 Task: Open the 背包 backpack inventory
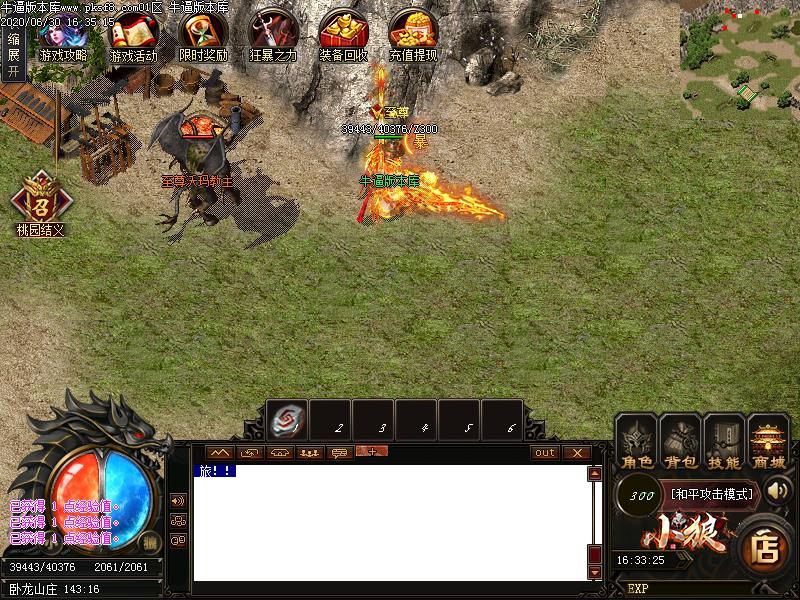click(681, 441)
